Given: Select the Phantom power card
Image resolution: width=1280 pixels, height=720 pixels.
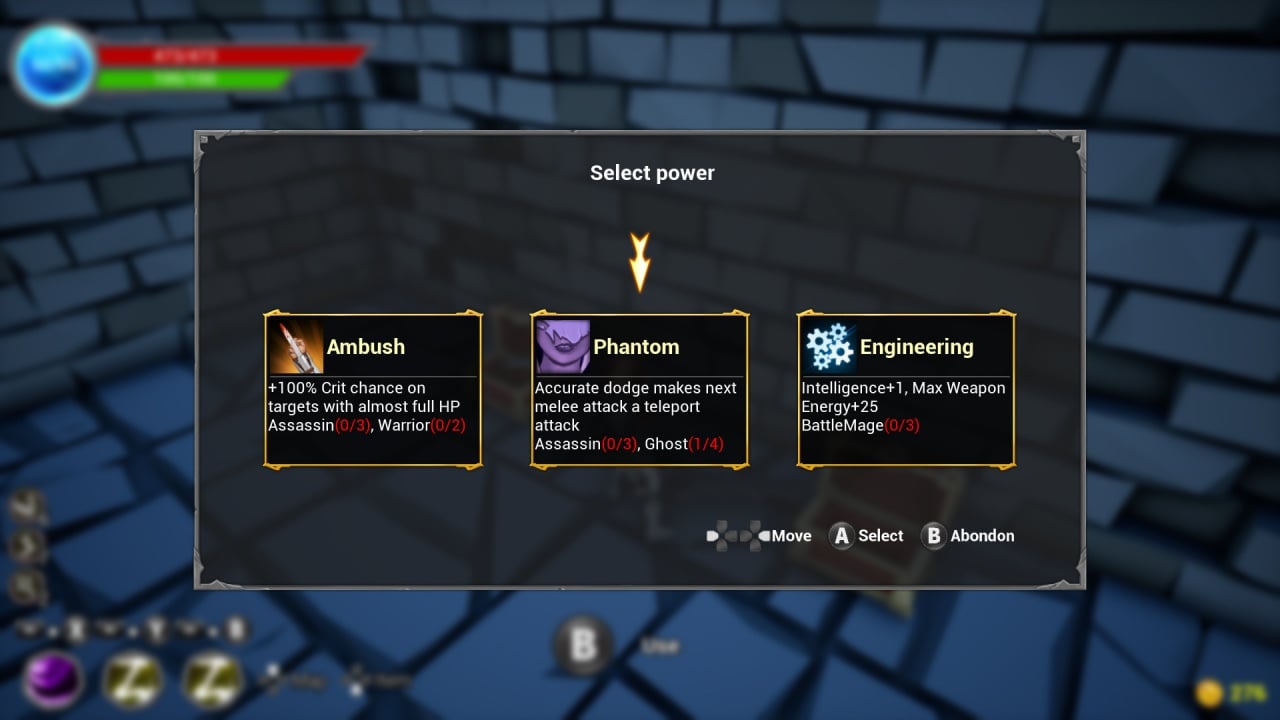Looking at the screenshot, I should 639,390.
